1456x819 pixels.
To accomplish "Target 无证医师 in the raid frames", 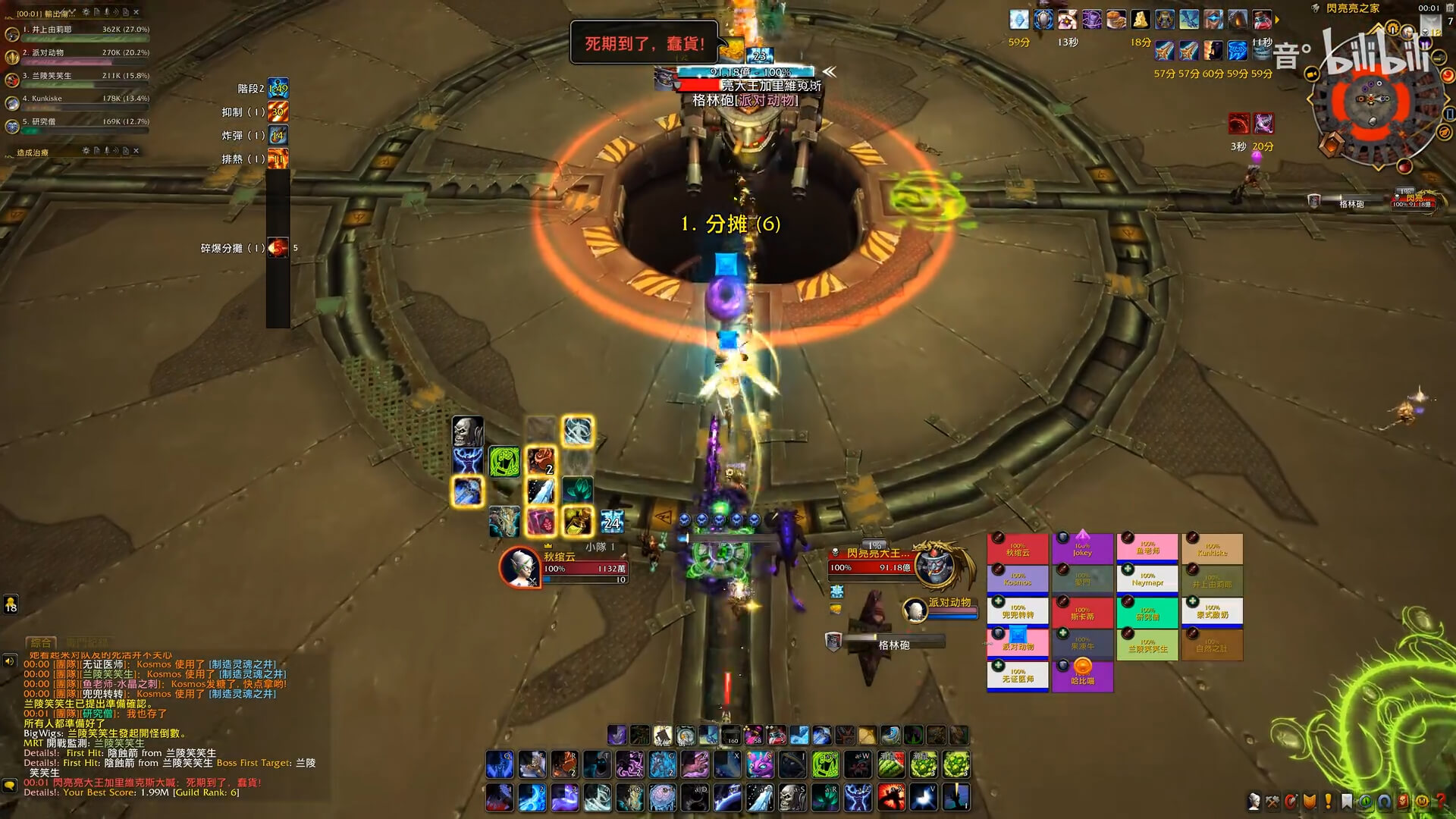I will (1017, 676).
